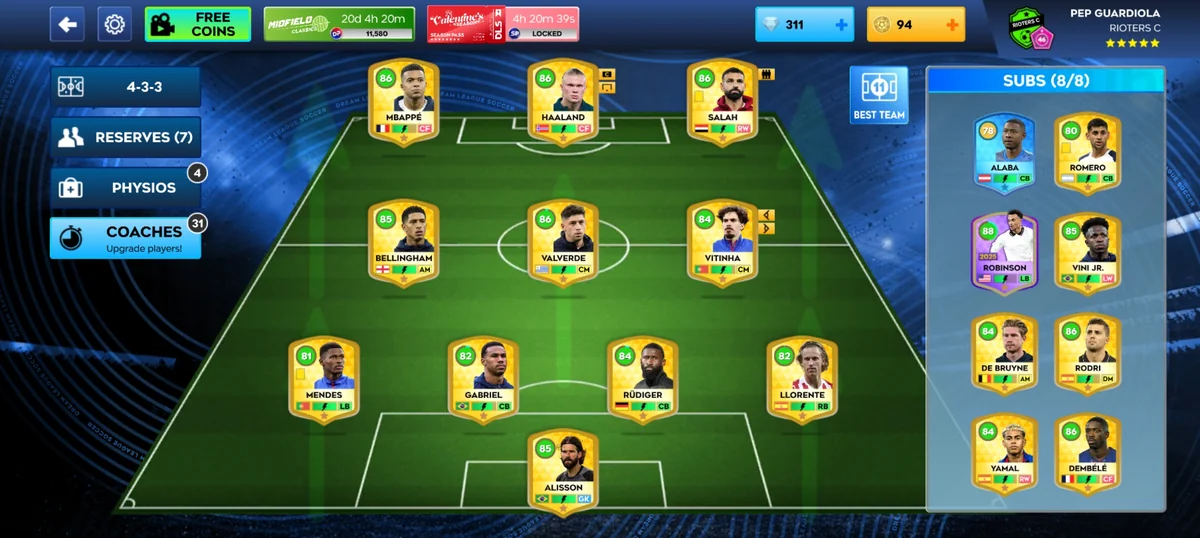Choose the Salah card
1200x538 pixels.
pyautogui.click(x=722, y=102)
